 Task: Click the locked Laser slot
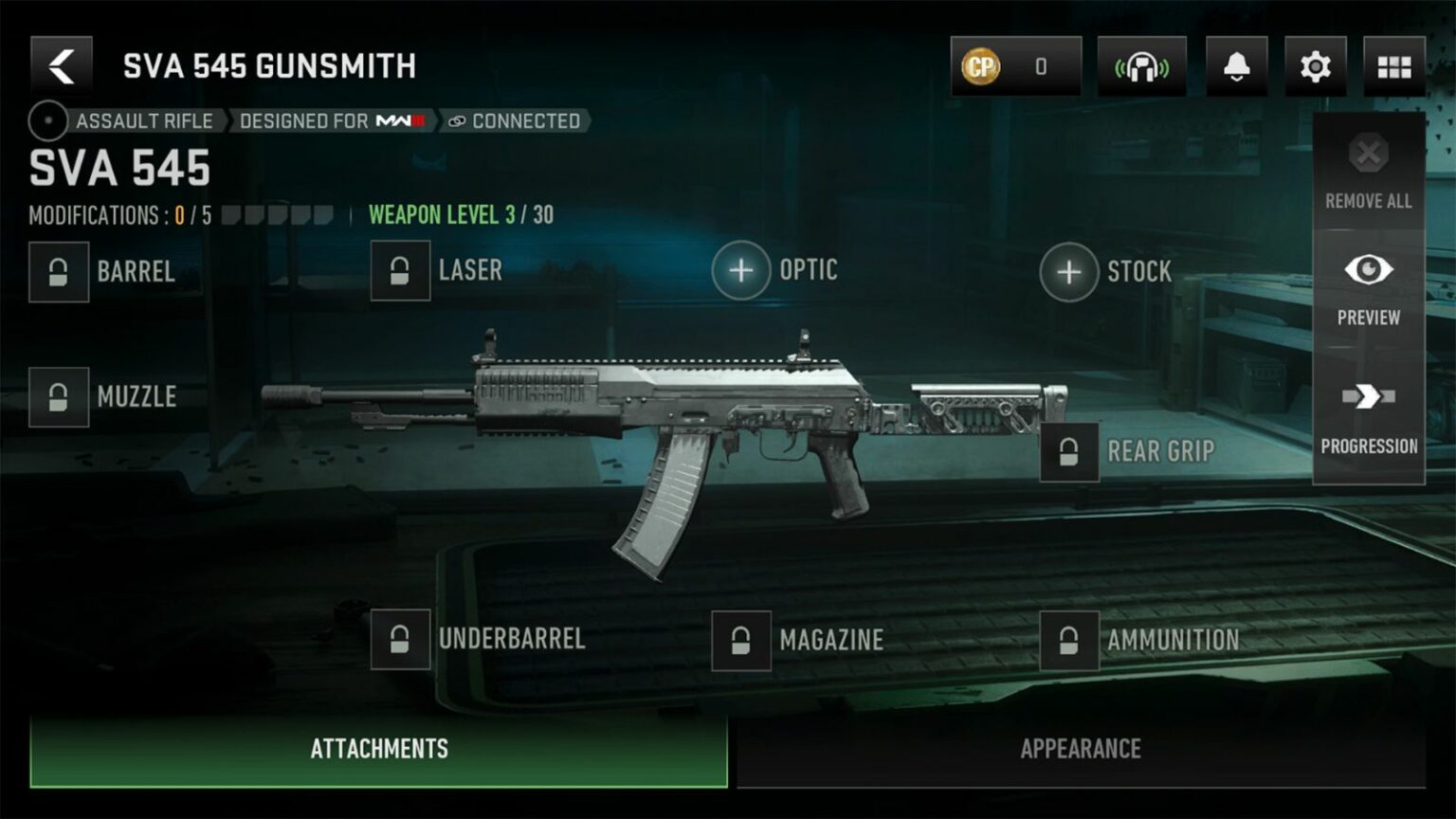pyautogui.click(x=399, y=272)
